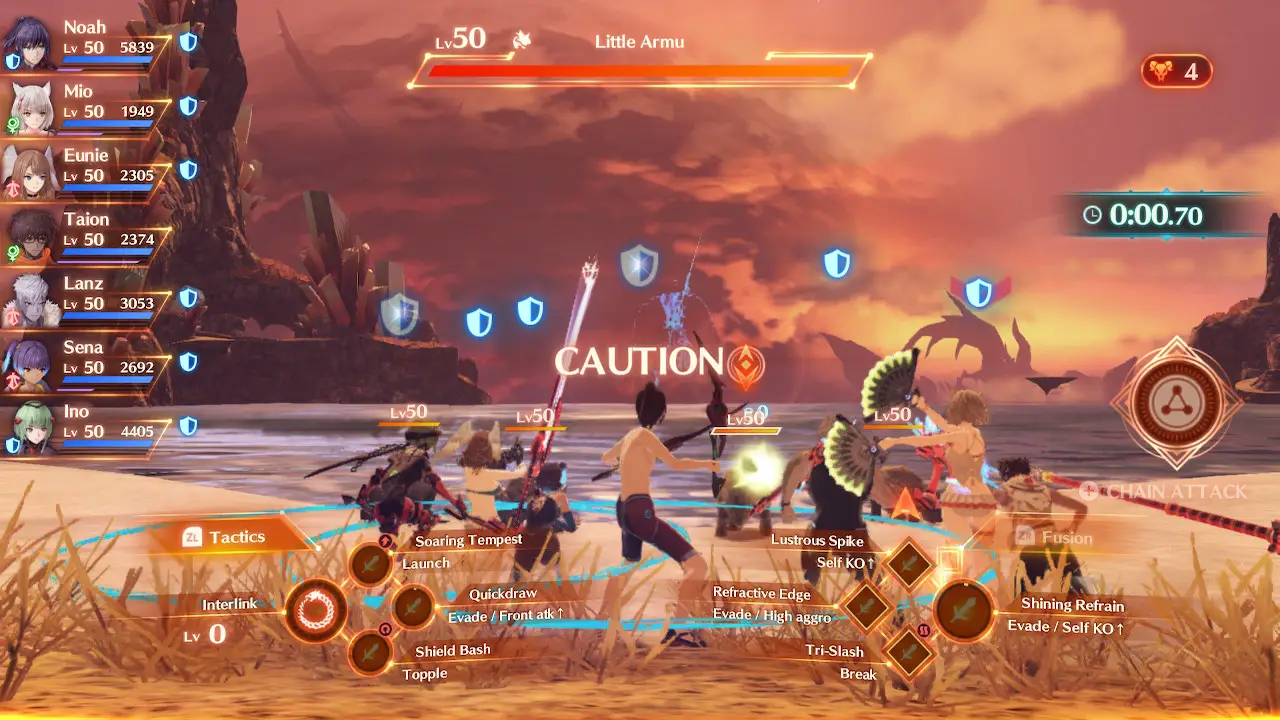
Task: Use the Quickdraw art icon
Action: pyautogui.click(x=411, y=606)
